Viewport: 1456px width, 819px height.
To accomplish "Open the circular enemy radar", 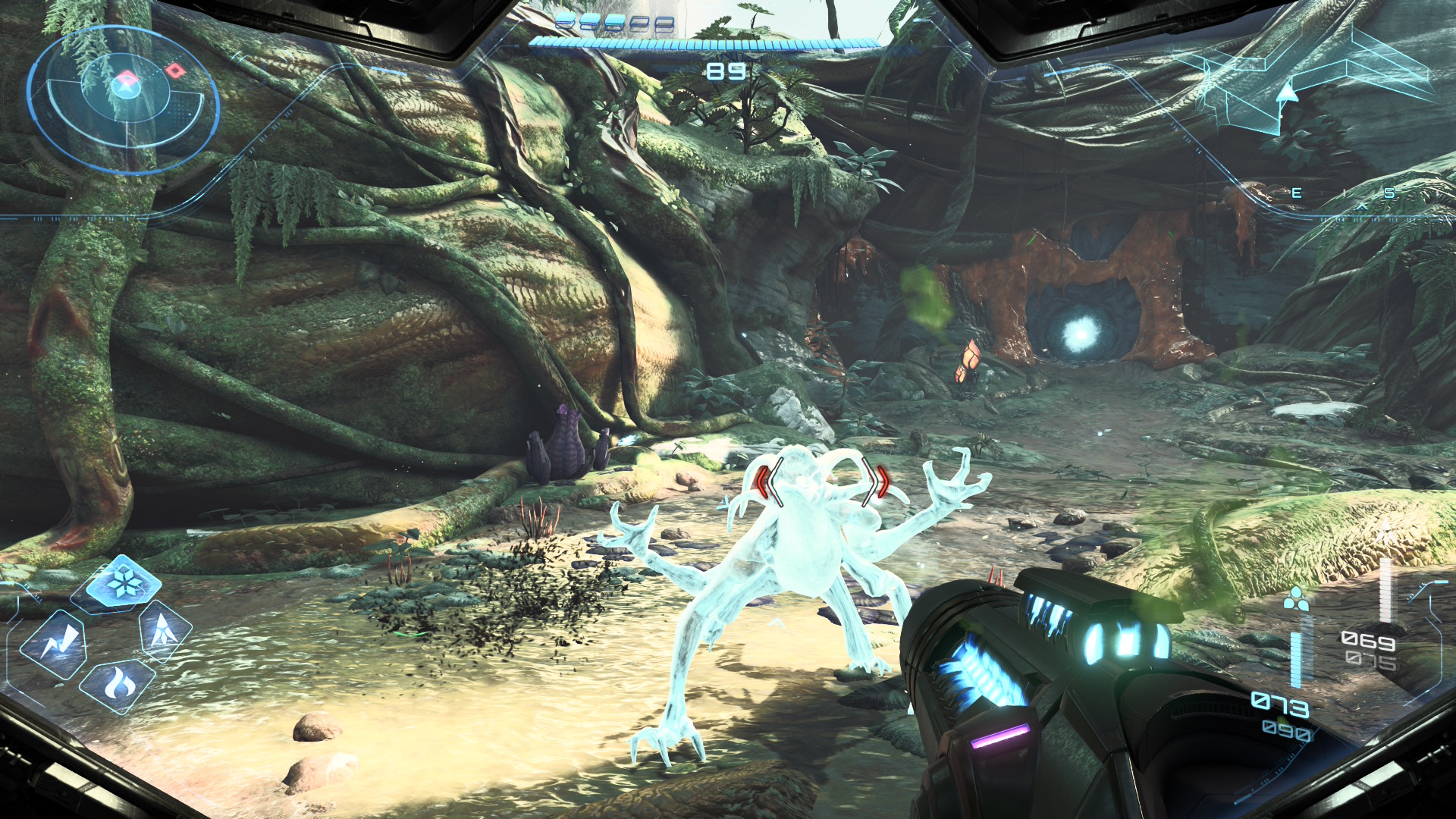I will tap(123, 100).
